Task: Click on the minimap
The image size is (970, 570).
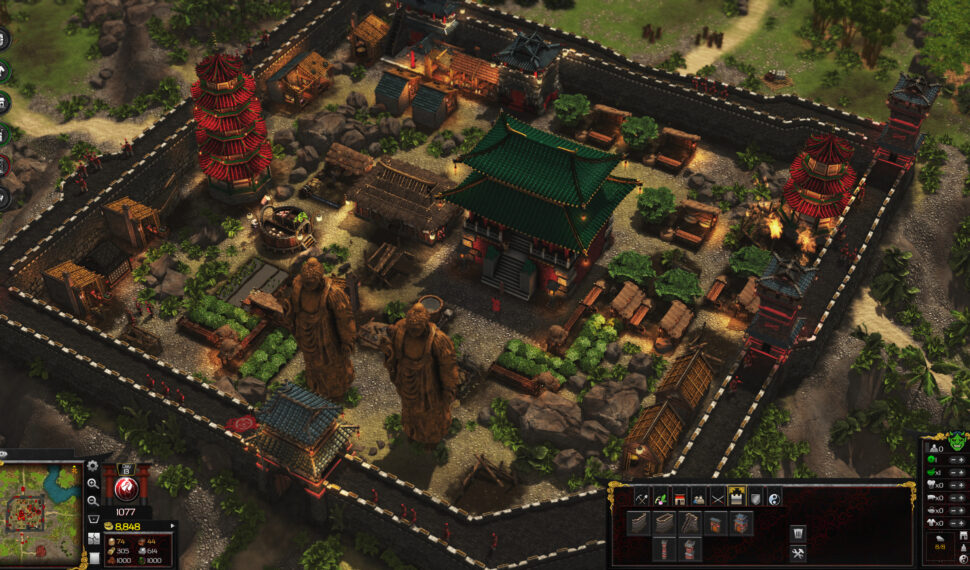Action: pyautogui.click(x=41, y=512)
